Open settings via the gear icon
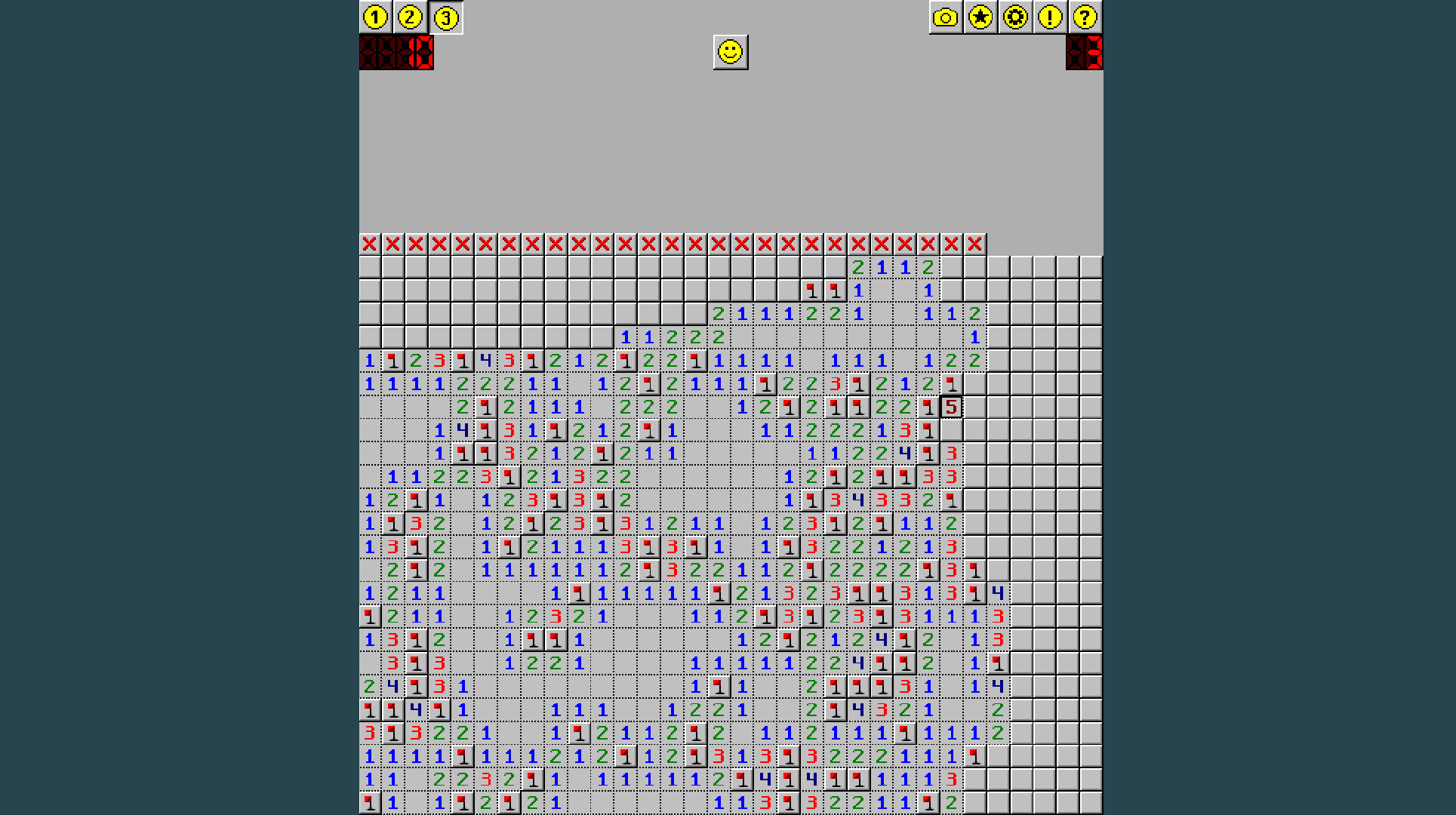This screenshot has width=1456, height=815. 1015,16
